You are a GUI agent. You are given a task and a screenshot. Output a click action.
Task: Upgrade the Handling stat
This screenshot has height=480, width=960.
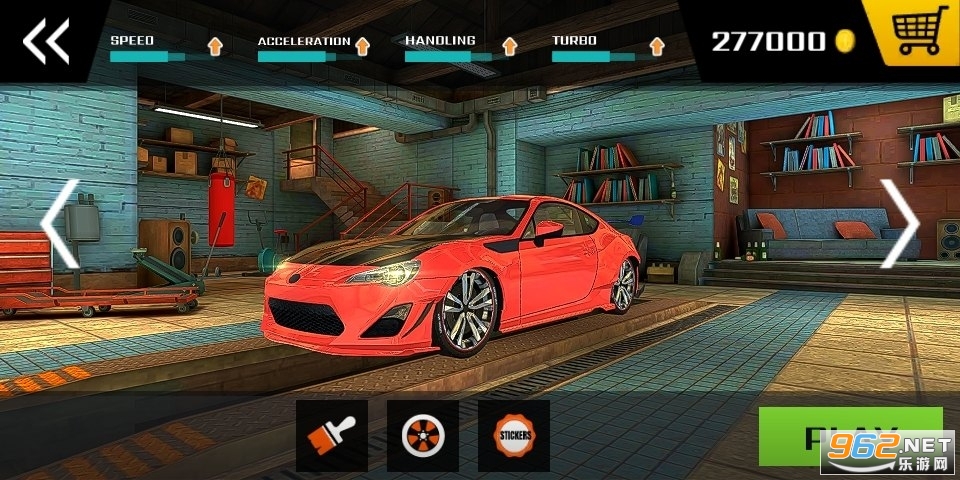click(x=509, y=45)
